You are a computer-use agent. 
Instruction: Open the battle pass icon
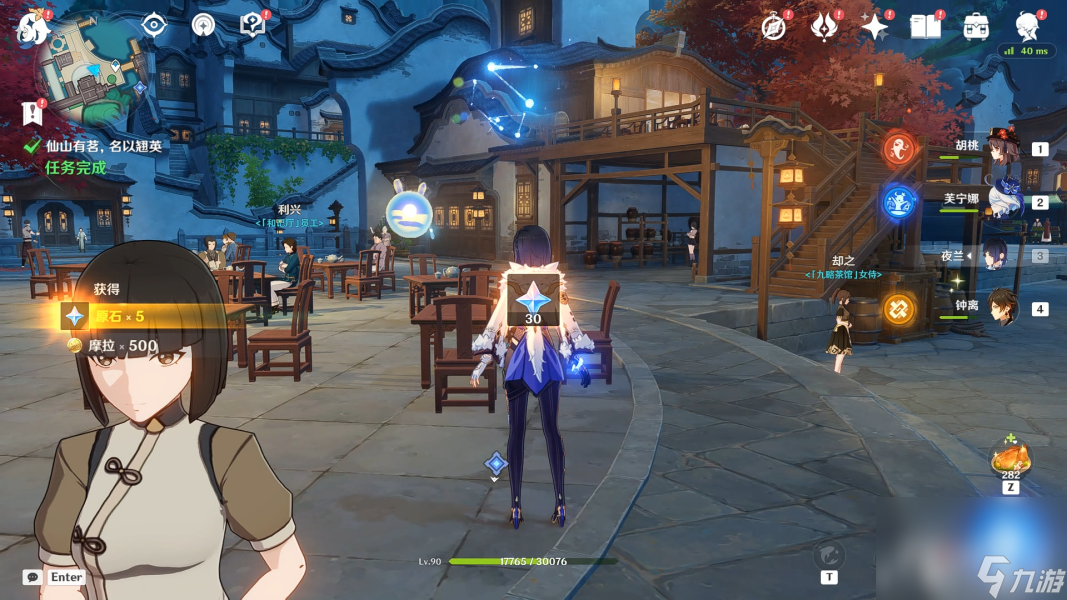pyautogui.click(x=825, y=27)
